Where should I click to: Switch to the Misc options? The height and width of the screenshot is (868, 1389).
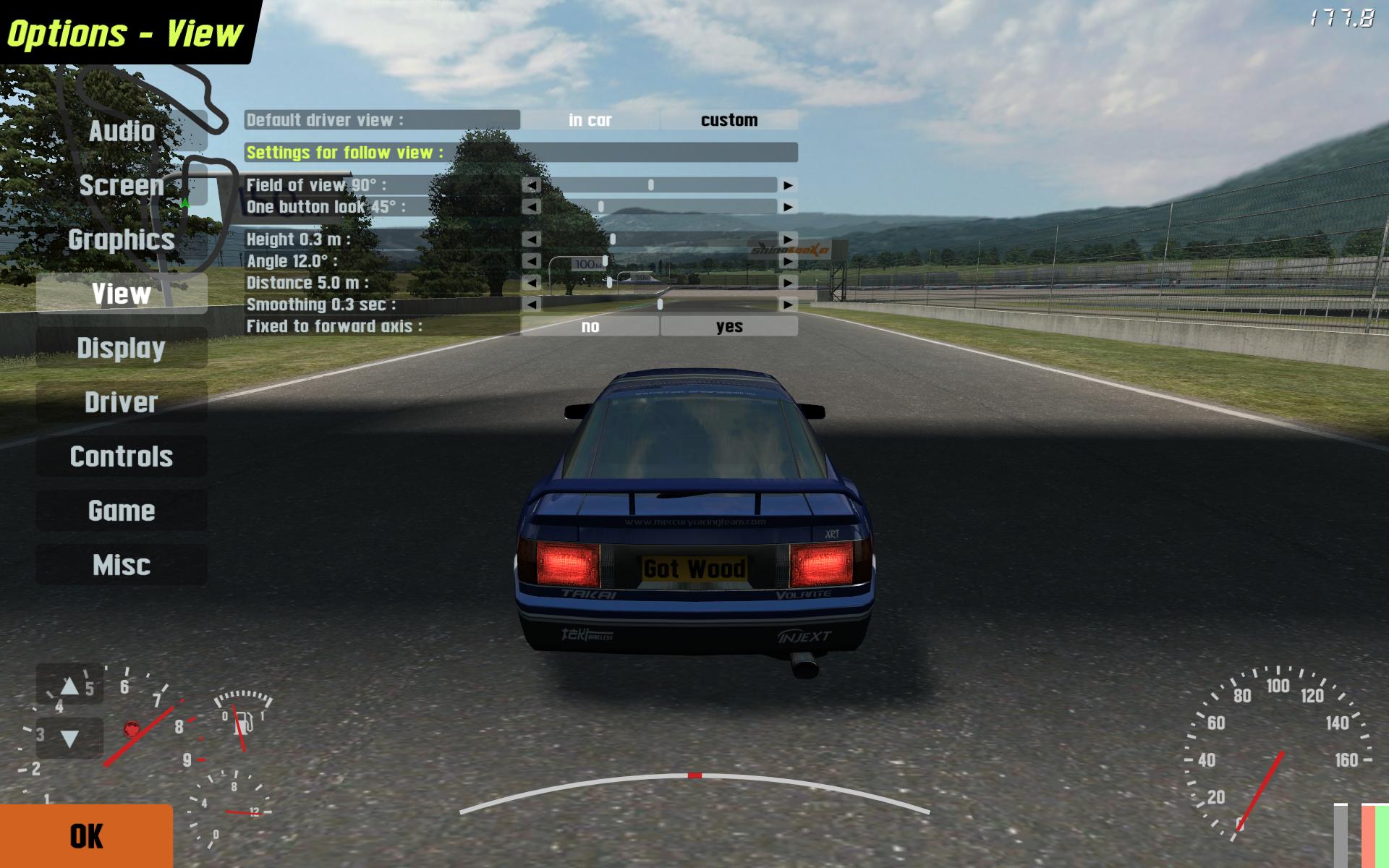point(122,565)
